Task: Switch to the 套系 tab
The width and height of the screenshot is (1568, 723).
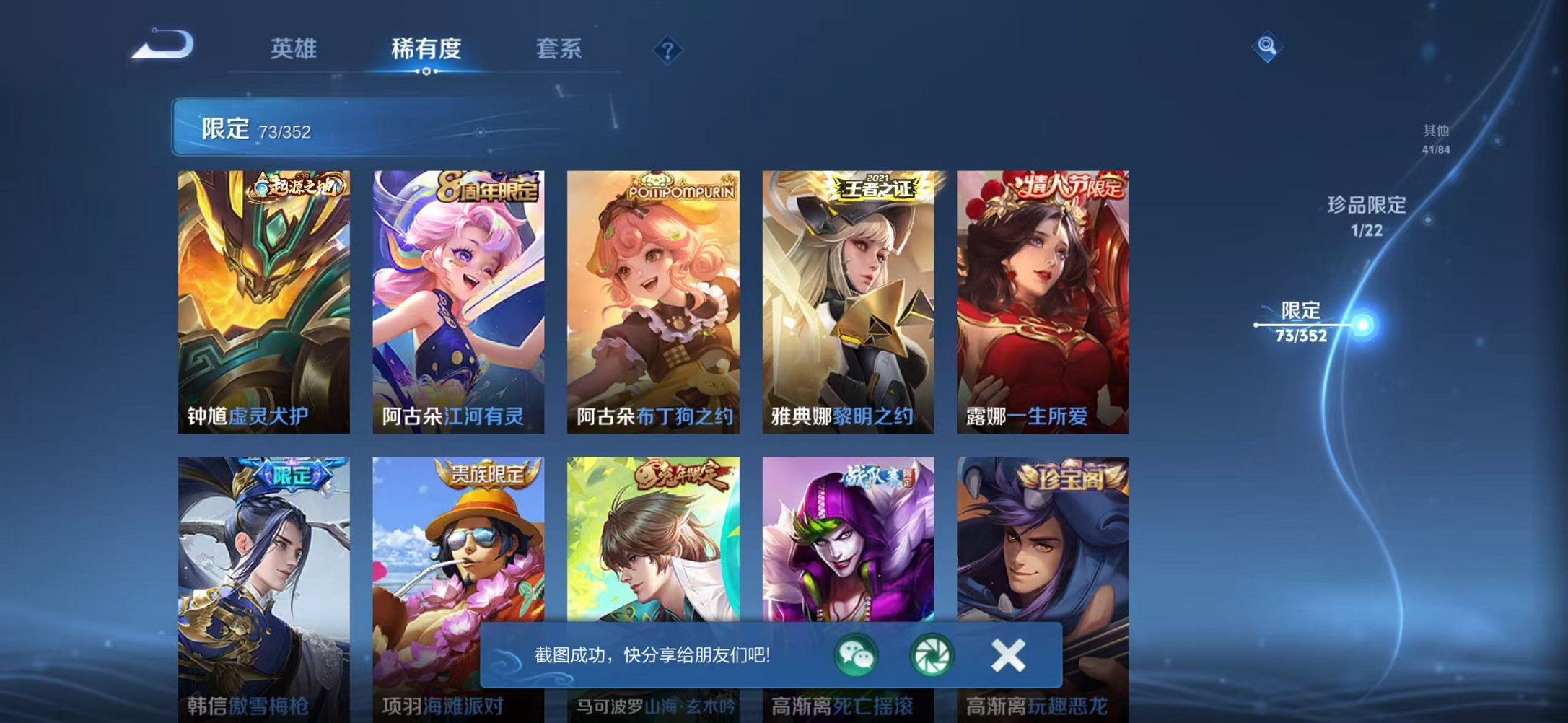Action: tap(558, 49)
